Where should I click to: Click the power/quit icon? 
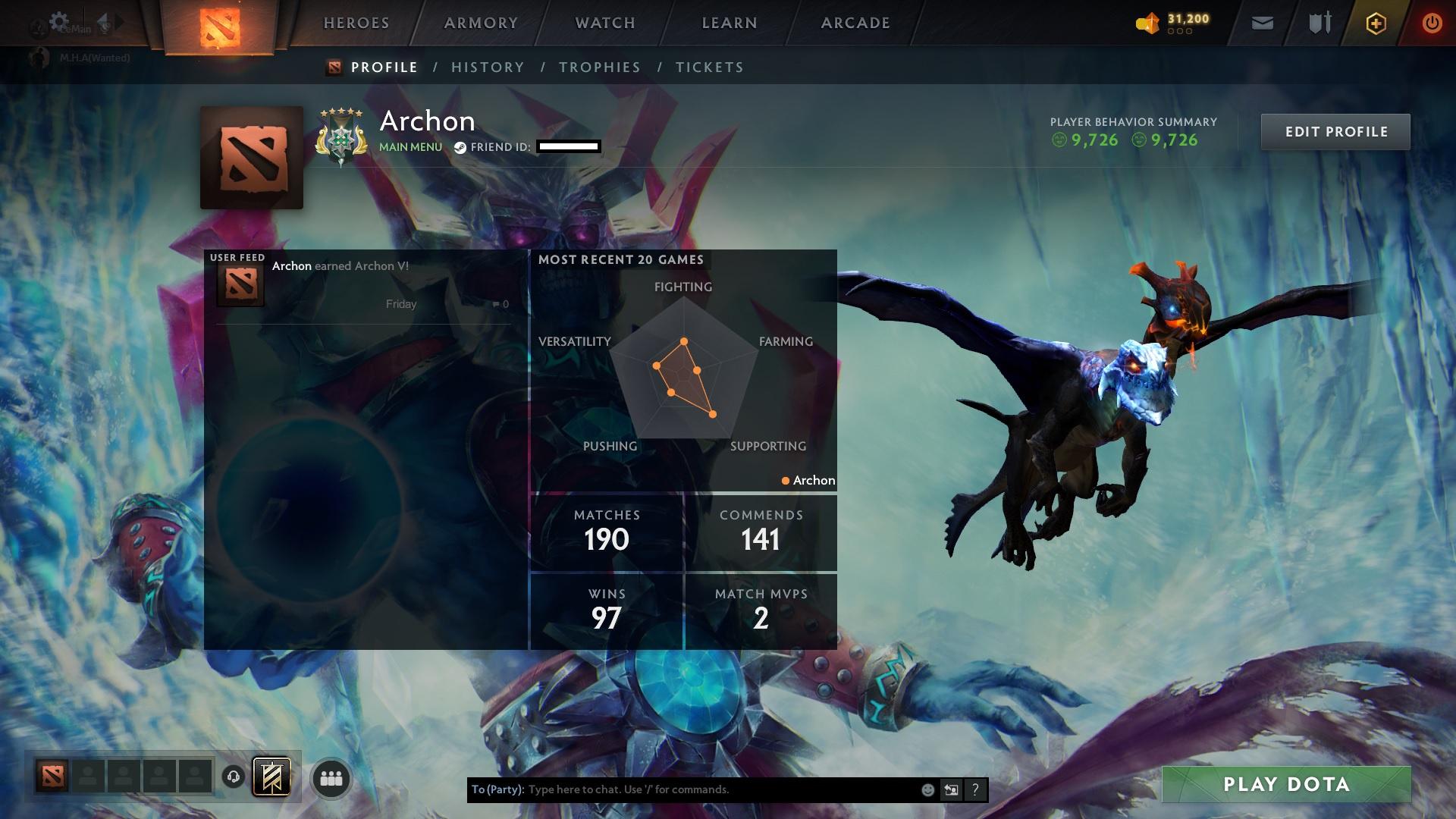point(1432,24)
